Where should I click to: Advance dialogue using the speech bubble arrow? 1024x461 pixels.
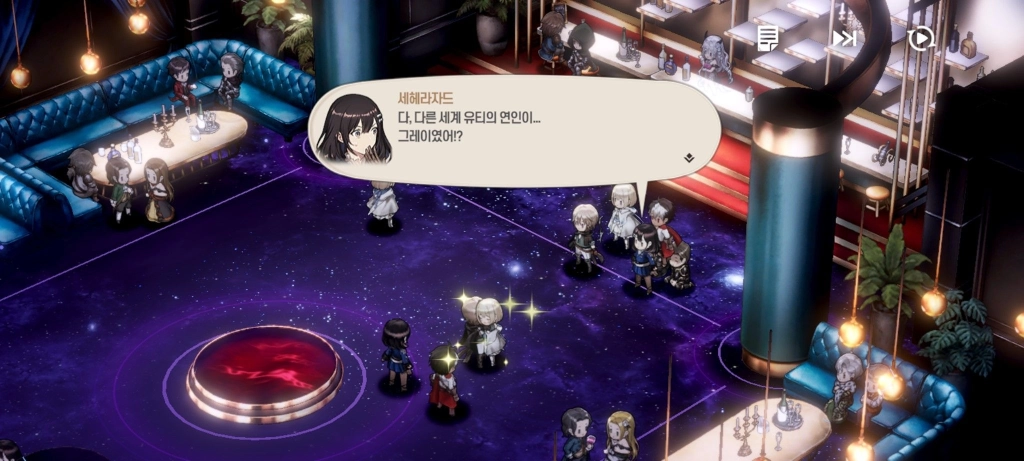689,157
